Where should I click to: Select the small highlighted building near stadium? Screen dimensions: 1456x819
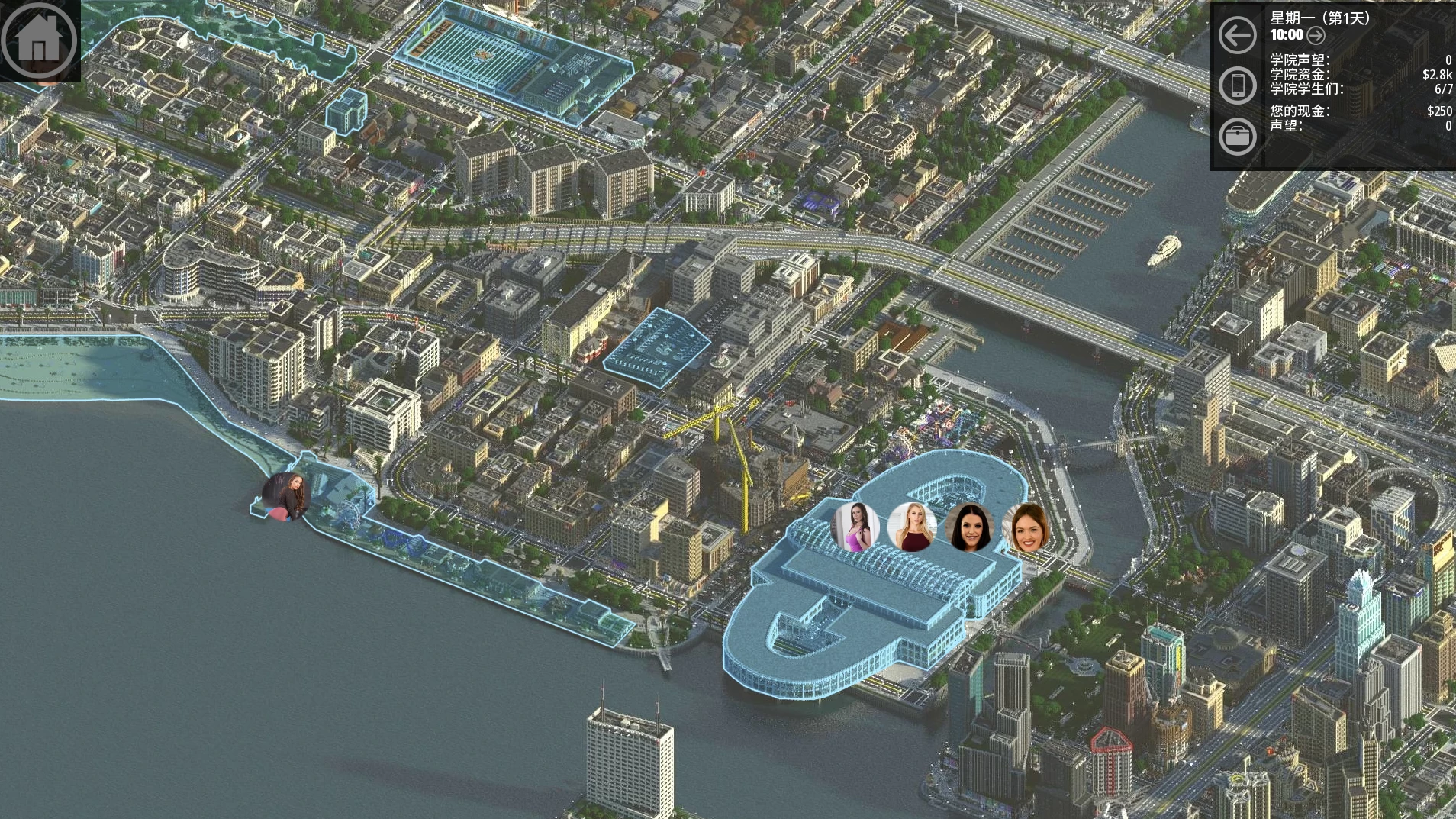[x=347, y=112]
